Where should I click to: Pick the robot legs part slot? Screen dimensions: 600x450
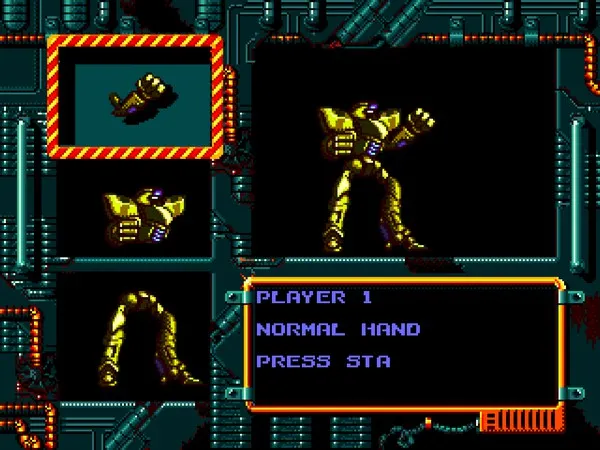(135, 335)
